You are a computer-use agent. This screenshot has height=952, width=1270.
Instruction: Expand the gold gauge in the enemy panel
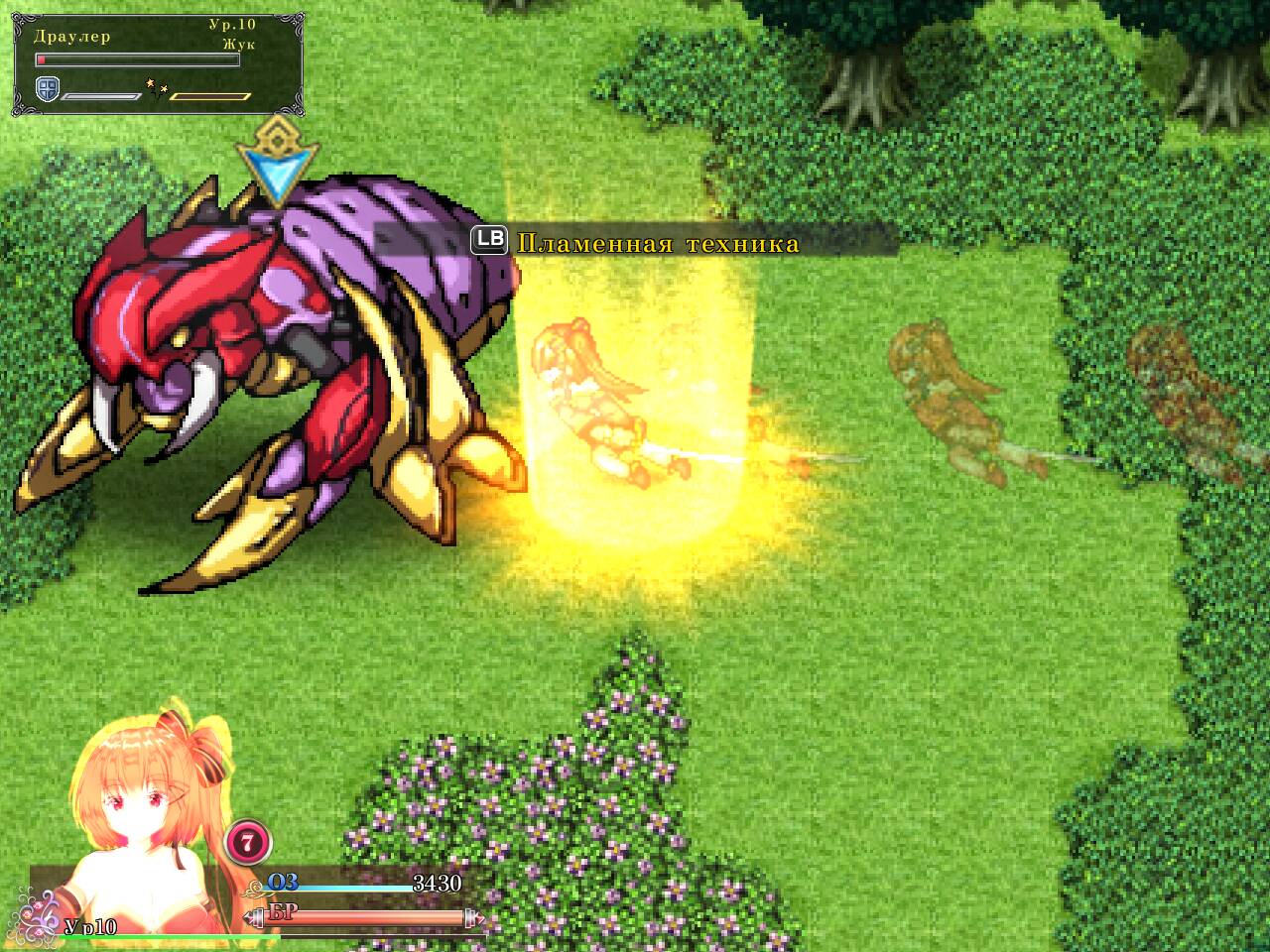[209, 96]
